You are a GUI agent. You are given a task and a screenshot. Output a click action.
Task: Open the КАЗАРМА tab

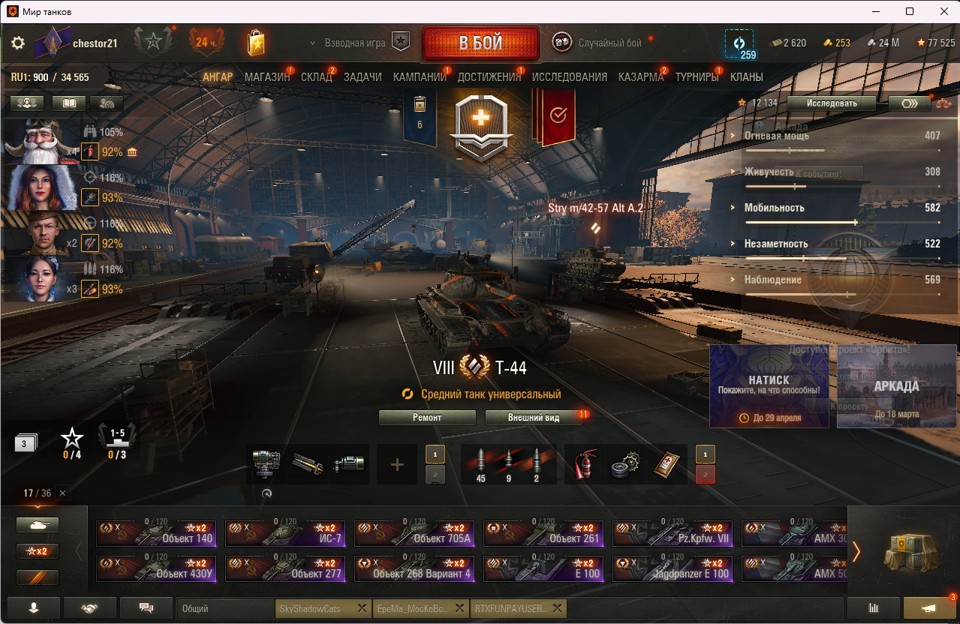pyautogui.click(x=640, y=77)
